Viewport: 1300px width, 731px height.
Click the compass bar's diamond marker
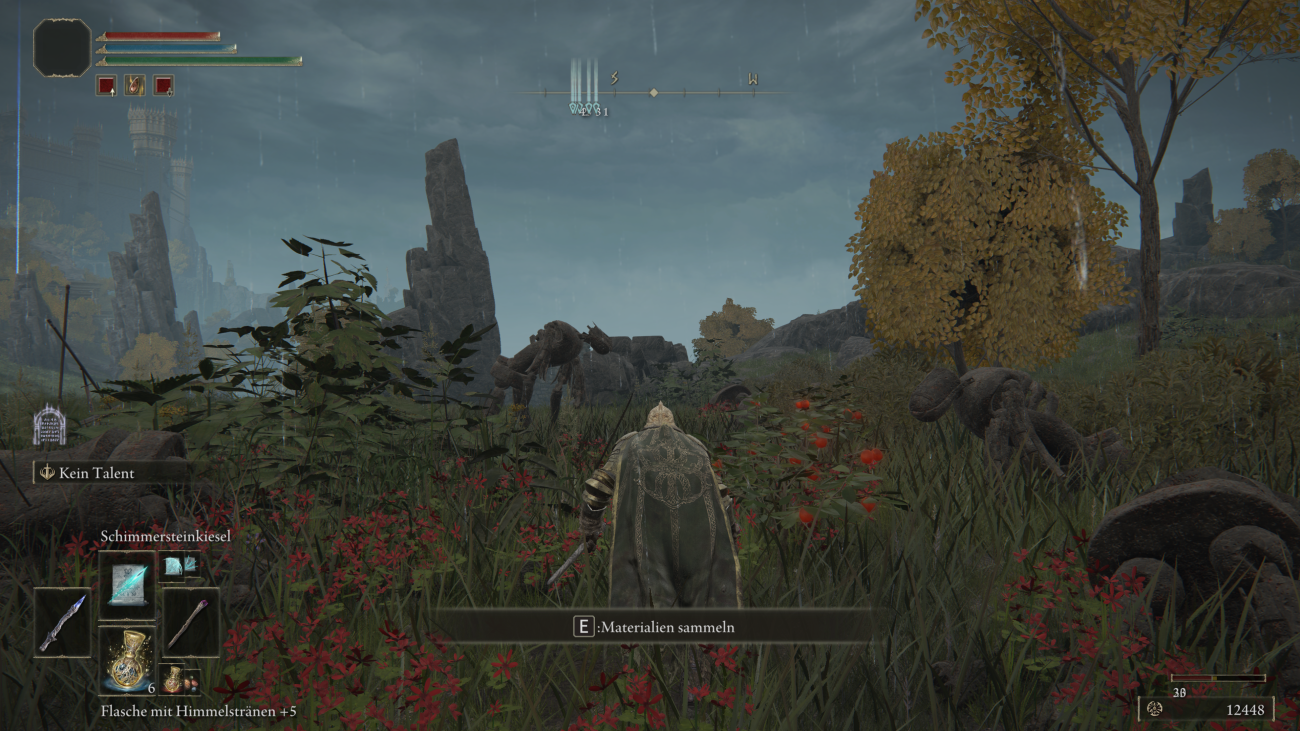click(653, 93)
